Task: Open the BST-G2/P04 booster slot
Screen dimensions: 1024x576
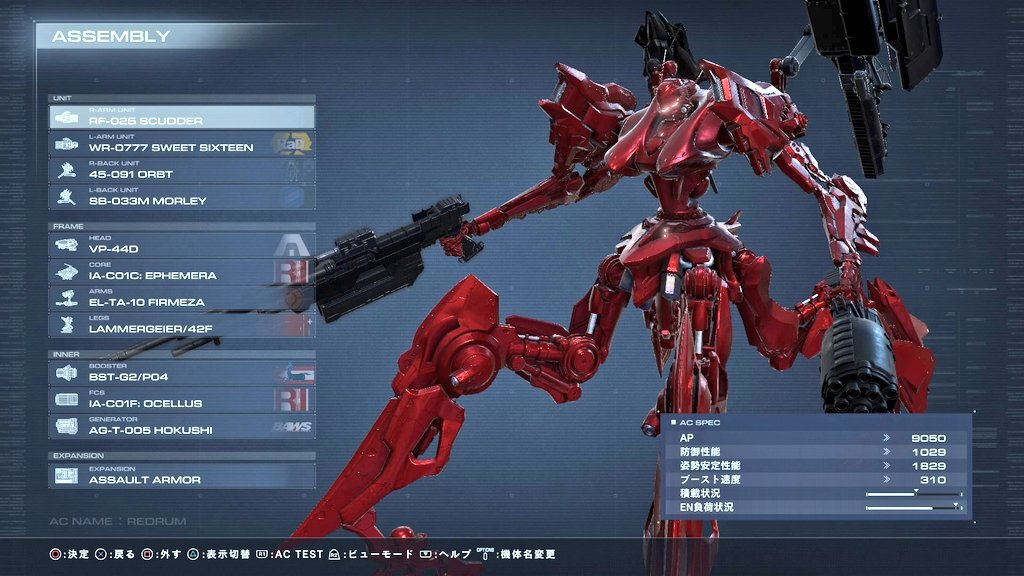Action: (181, 374)
